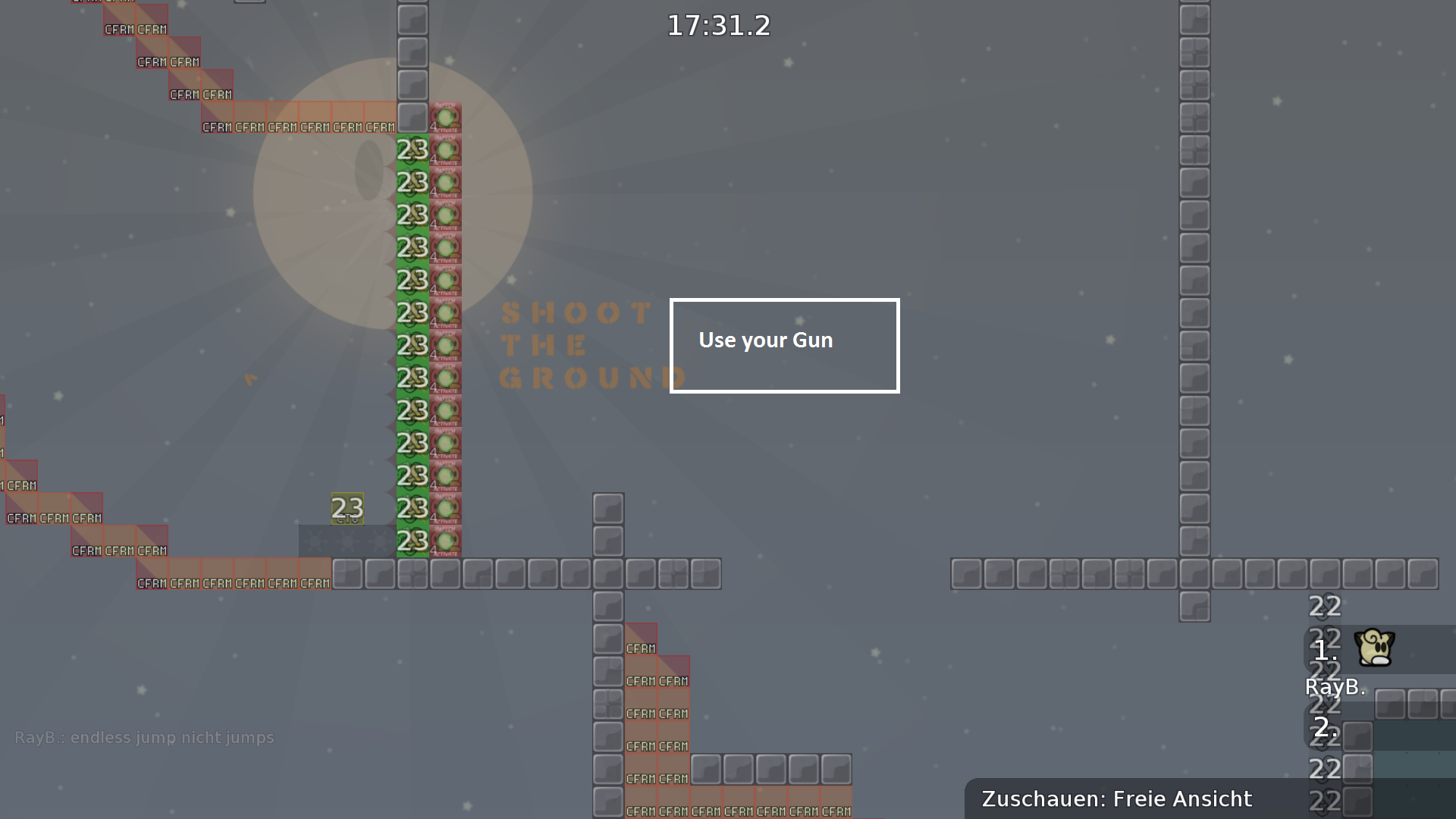The height and width of the screenshot is (819, 1456).
Task: Click the lowest Switch 4 Activate gate block
Action: tap(447, 540)
